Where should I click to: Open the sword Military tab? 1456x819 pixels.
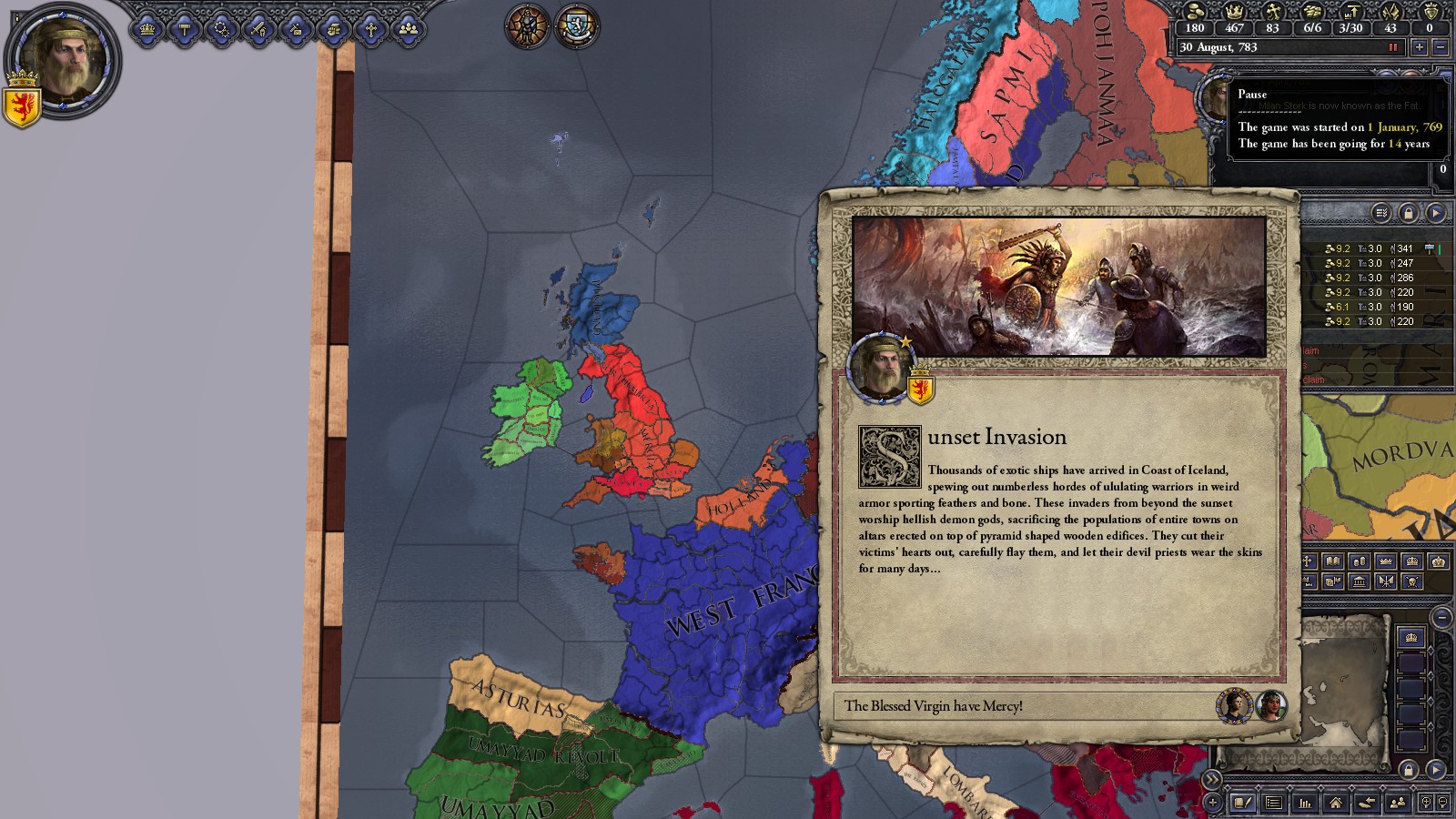point(259,29)
